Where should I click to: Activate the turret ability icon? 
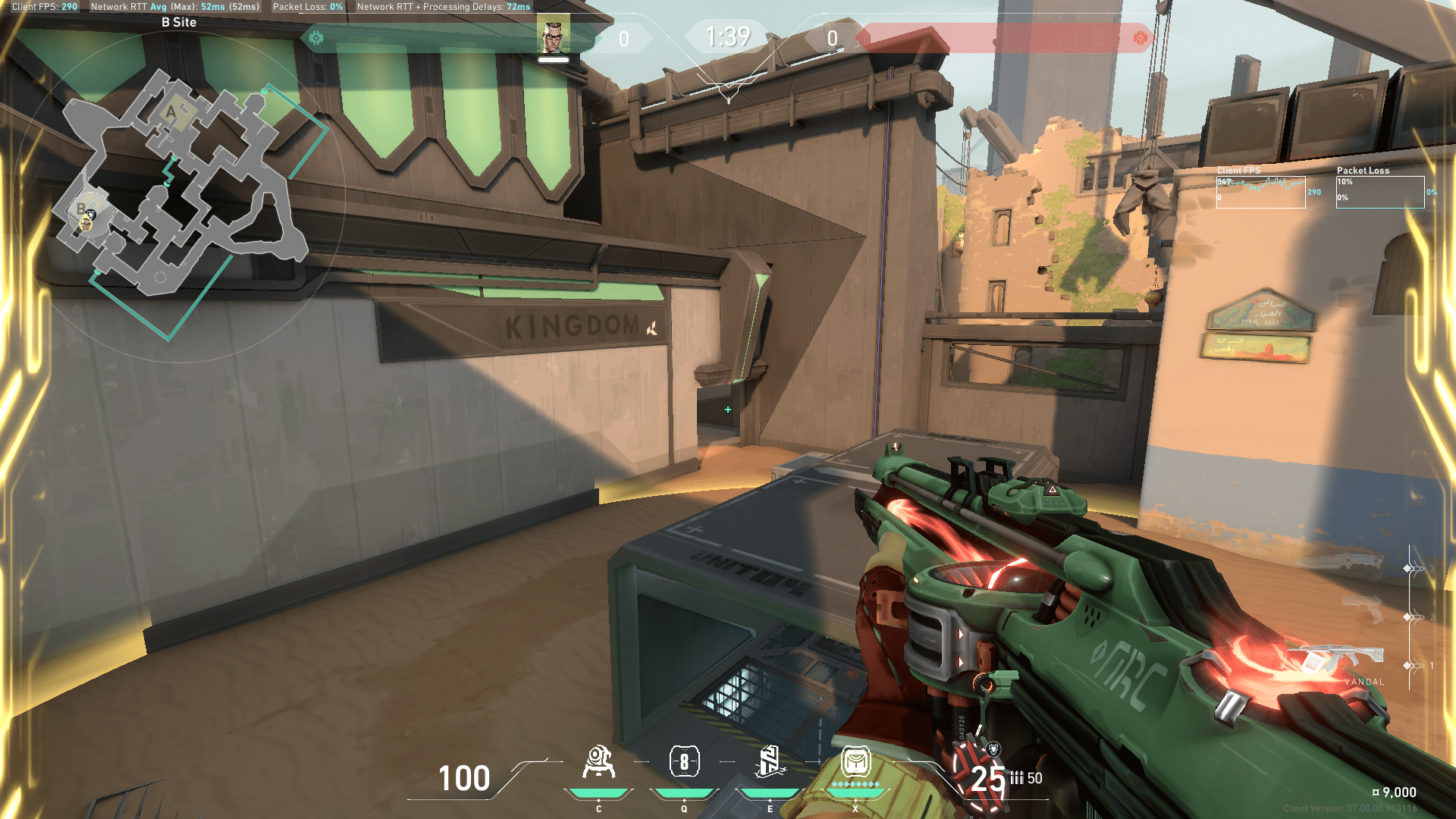pos(769,761)
